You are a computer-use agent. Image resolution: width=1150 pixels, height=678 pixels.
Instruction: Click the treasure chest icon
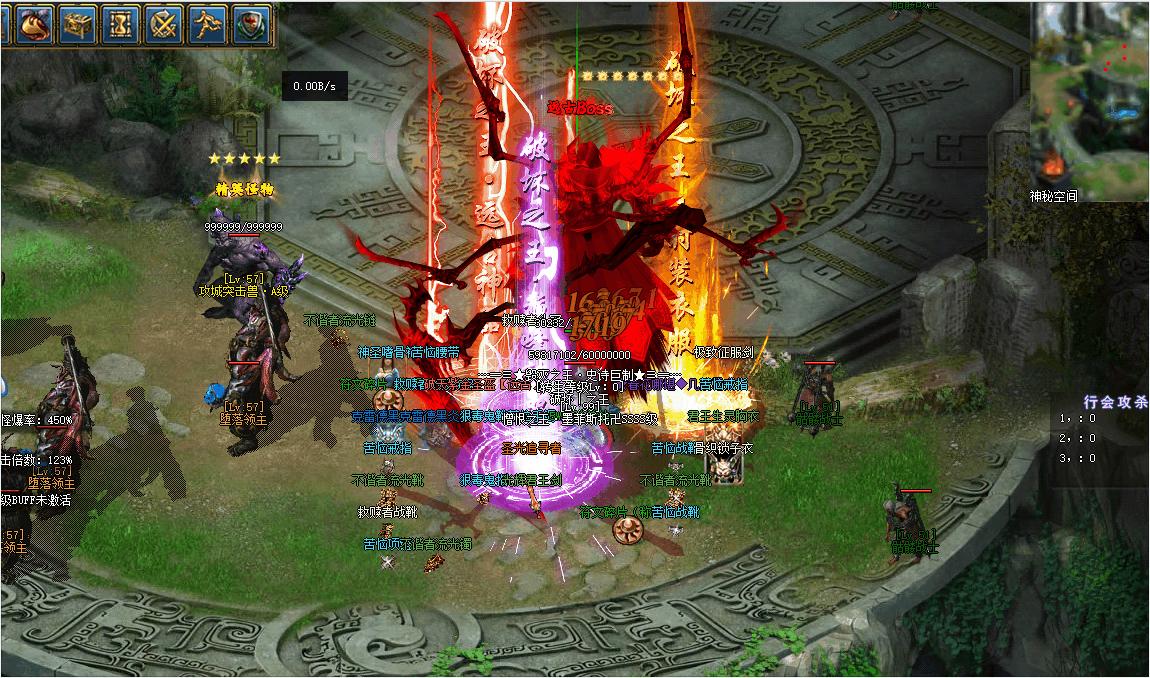pyautogui.click(x=78, y=24)
